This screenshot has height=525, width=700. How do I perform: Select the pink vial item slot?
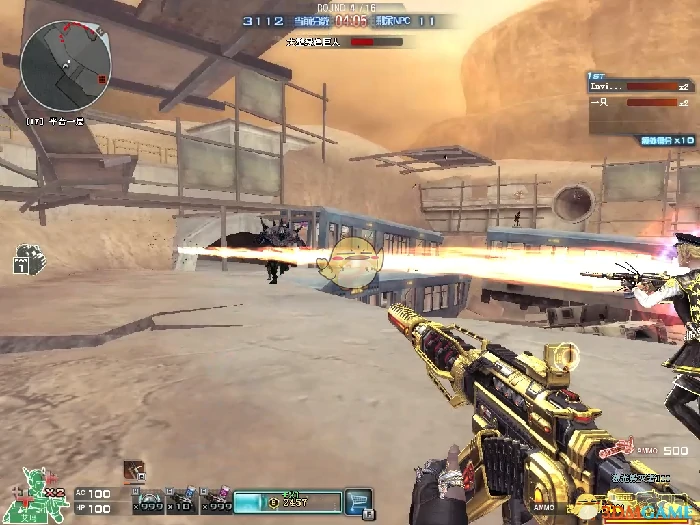[x=218, y=501]
